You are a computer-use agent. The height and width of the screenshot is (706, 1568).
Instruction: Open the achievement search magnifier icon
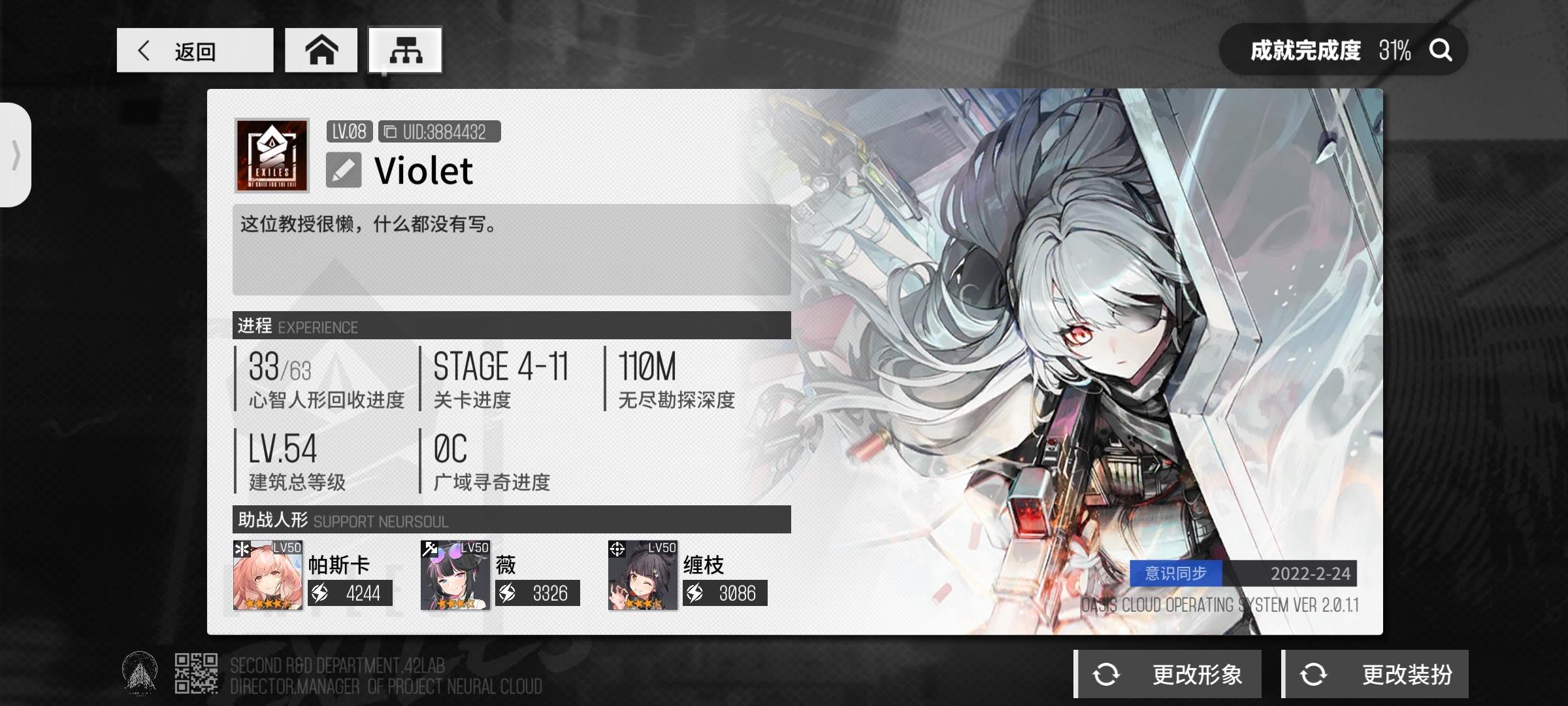coord(1440,49)
